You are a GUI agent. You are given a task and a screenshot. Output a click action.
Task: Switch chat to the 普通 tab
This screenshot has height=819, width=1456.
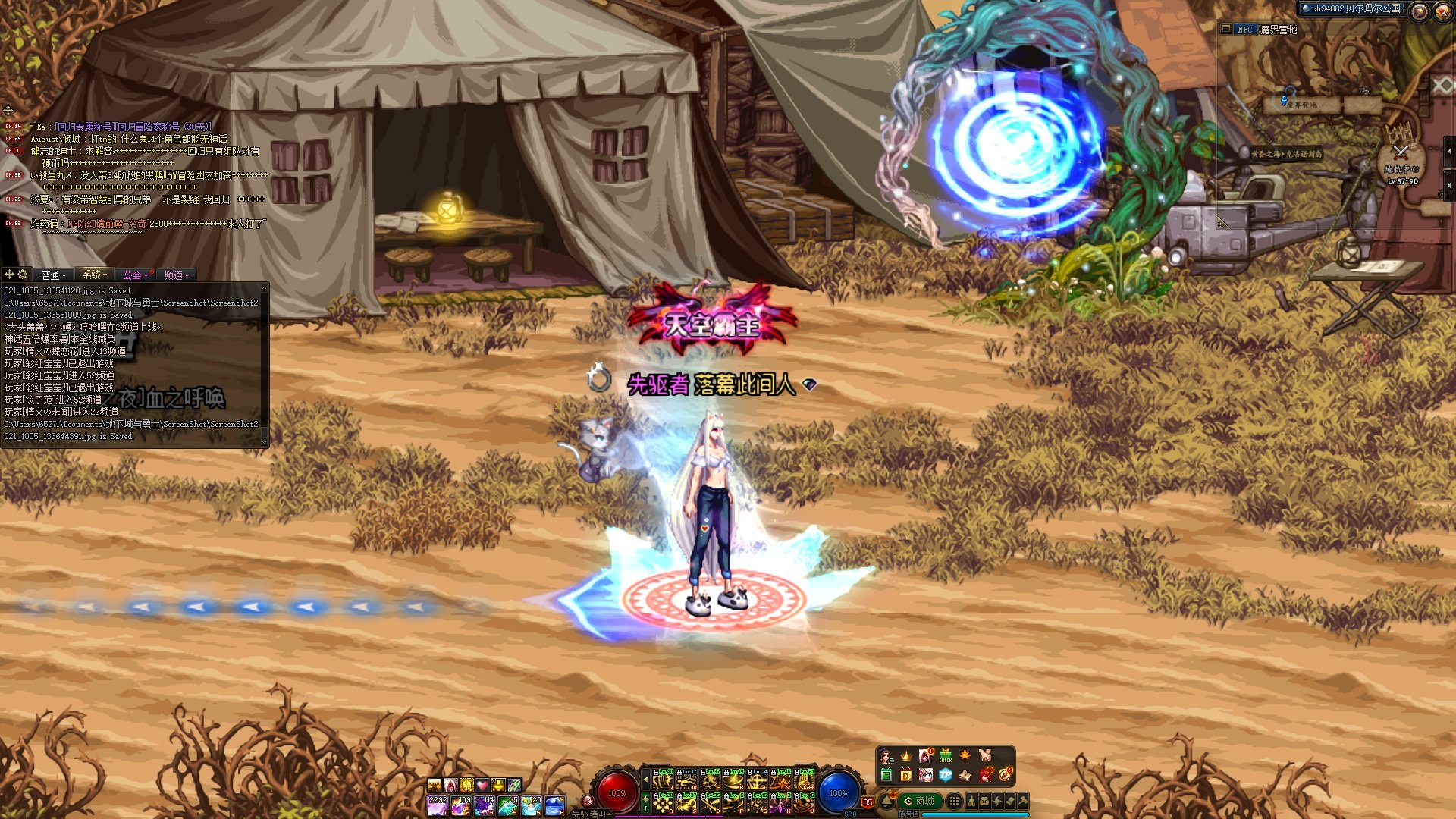tap(54, 275)
